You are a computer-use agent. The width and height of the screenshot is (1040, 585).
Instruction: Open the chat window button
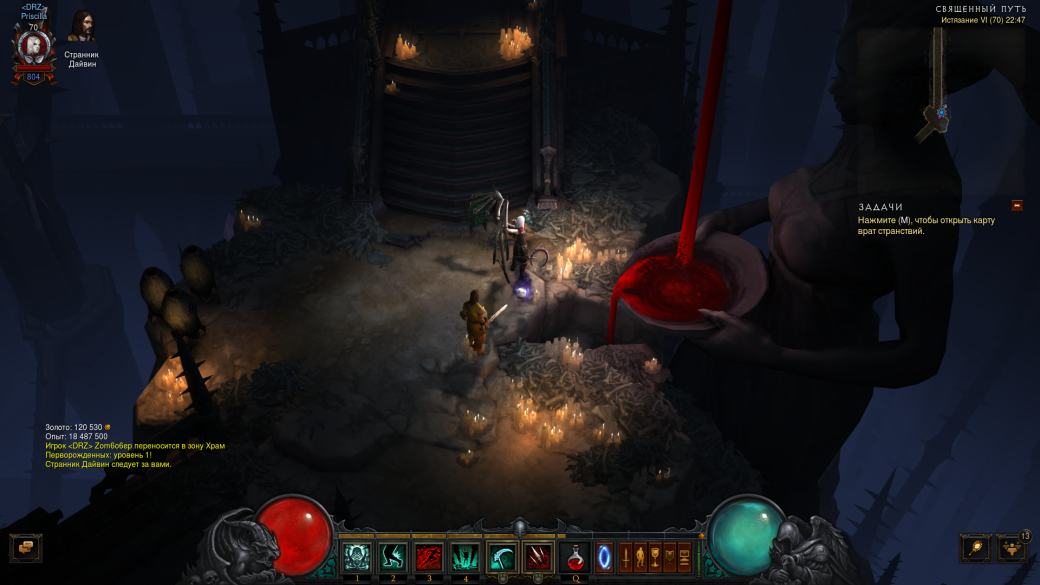[x=26, y=547]
